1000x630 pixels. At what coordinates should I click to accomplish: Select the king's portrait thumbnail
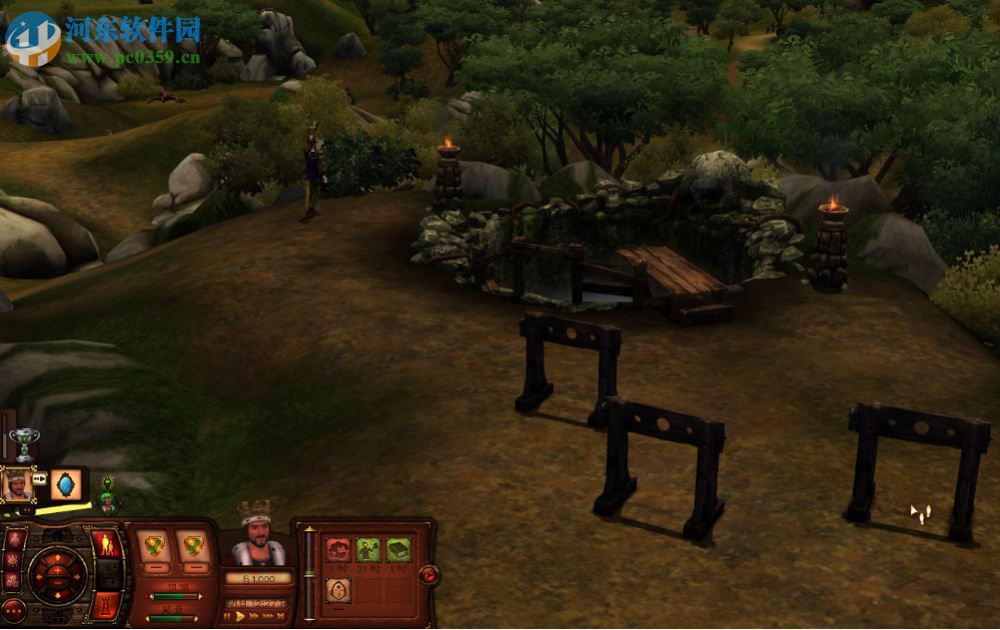point(17,484)
